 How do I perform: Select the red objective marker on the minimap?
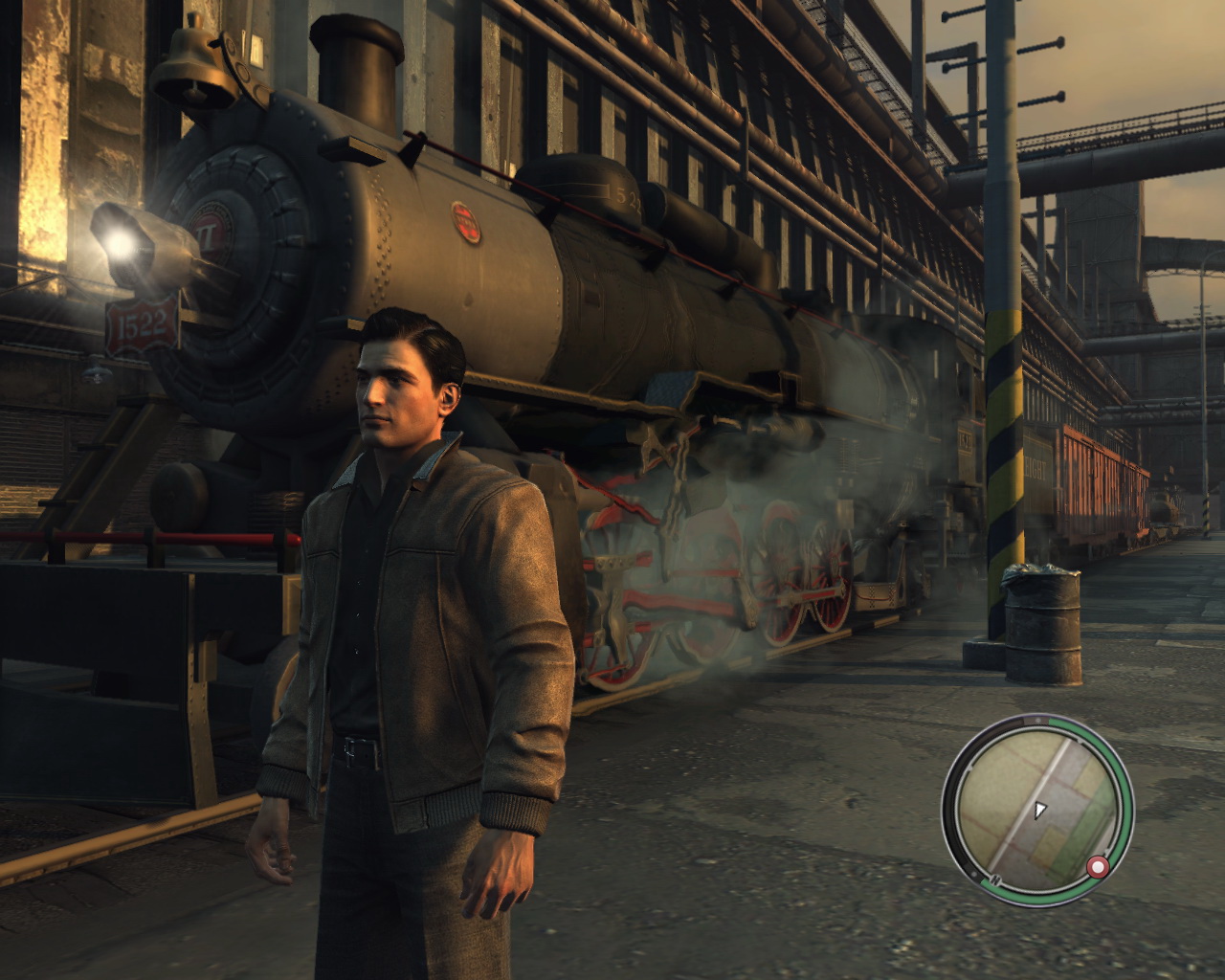point(1097,867)
